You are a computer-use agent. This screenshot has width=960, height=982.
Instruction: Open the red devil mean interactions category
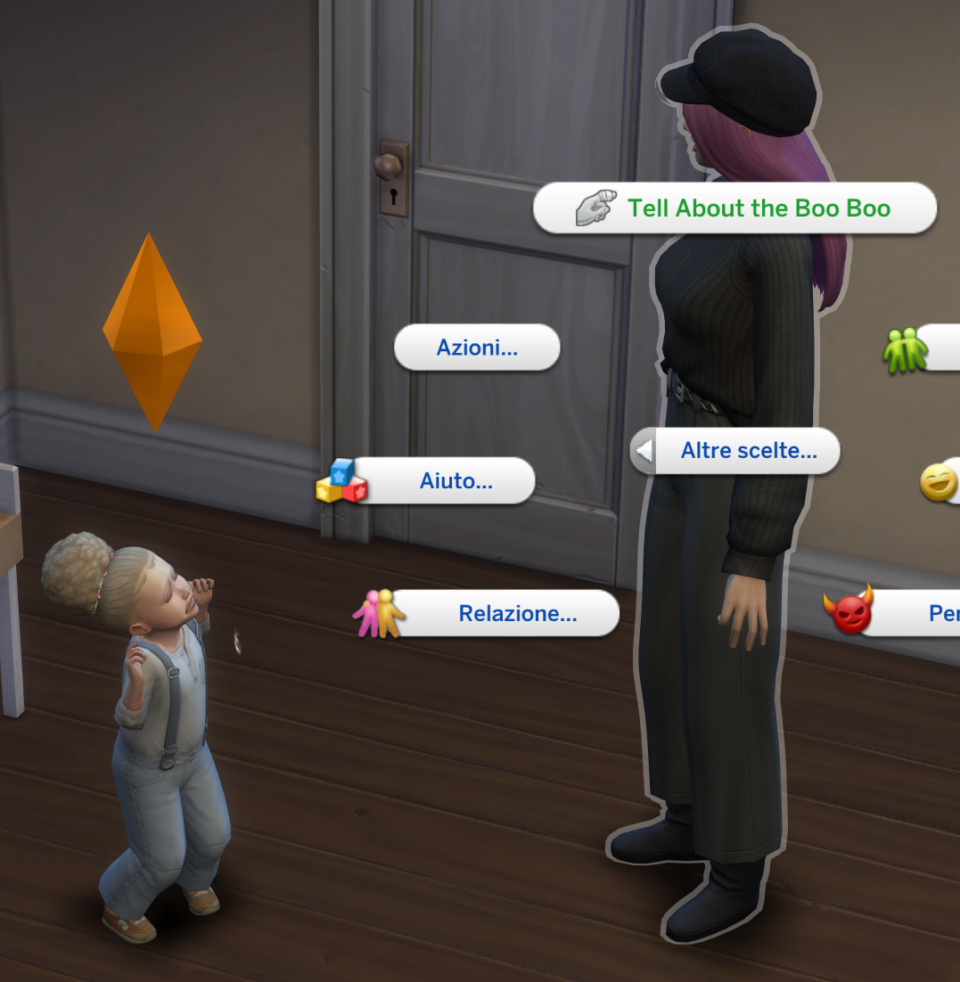coord(900,613)
